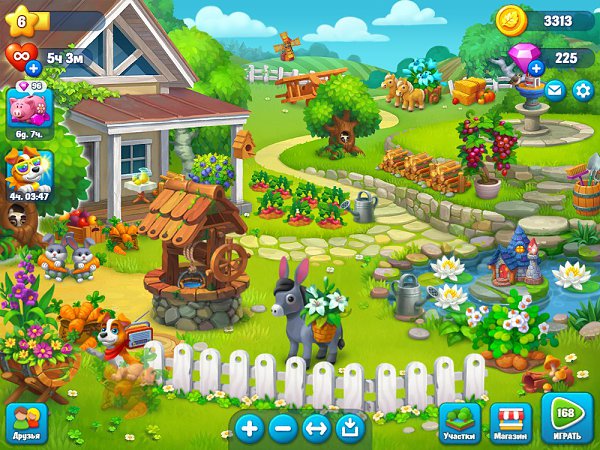Click the download-arrow save button
Viewport: 600px width, 450px height.
[349, 429]
